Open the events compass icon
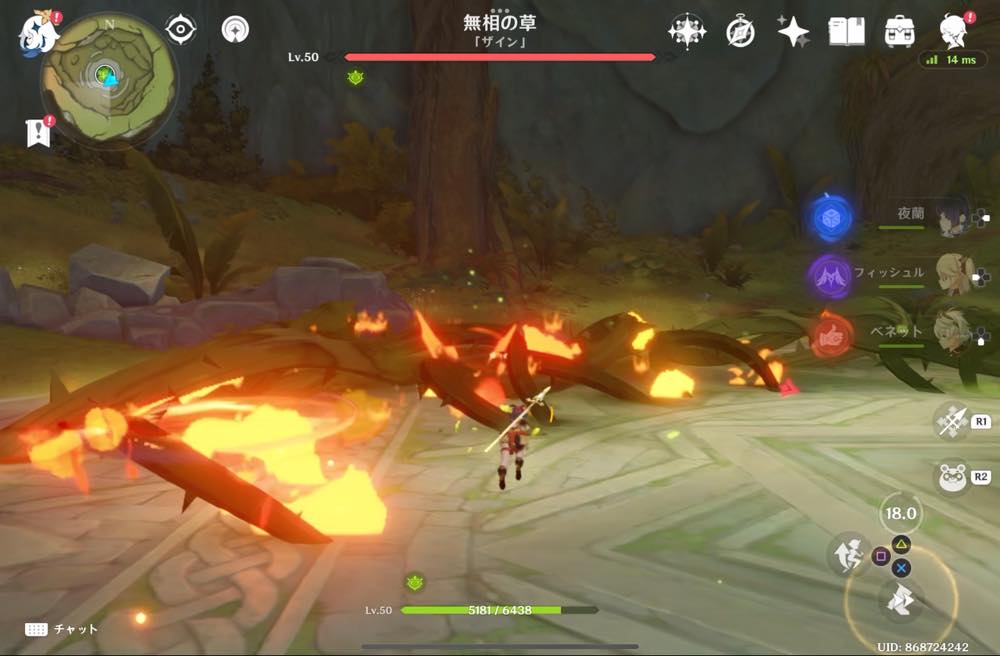1000x656 pixels. tap(740, 32)
